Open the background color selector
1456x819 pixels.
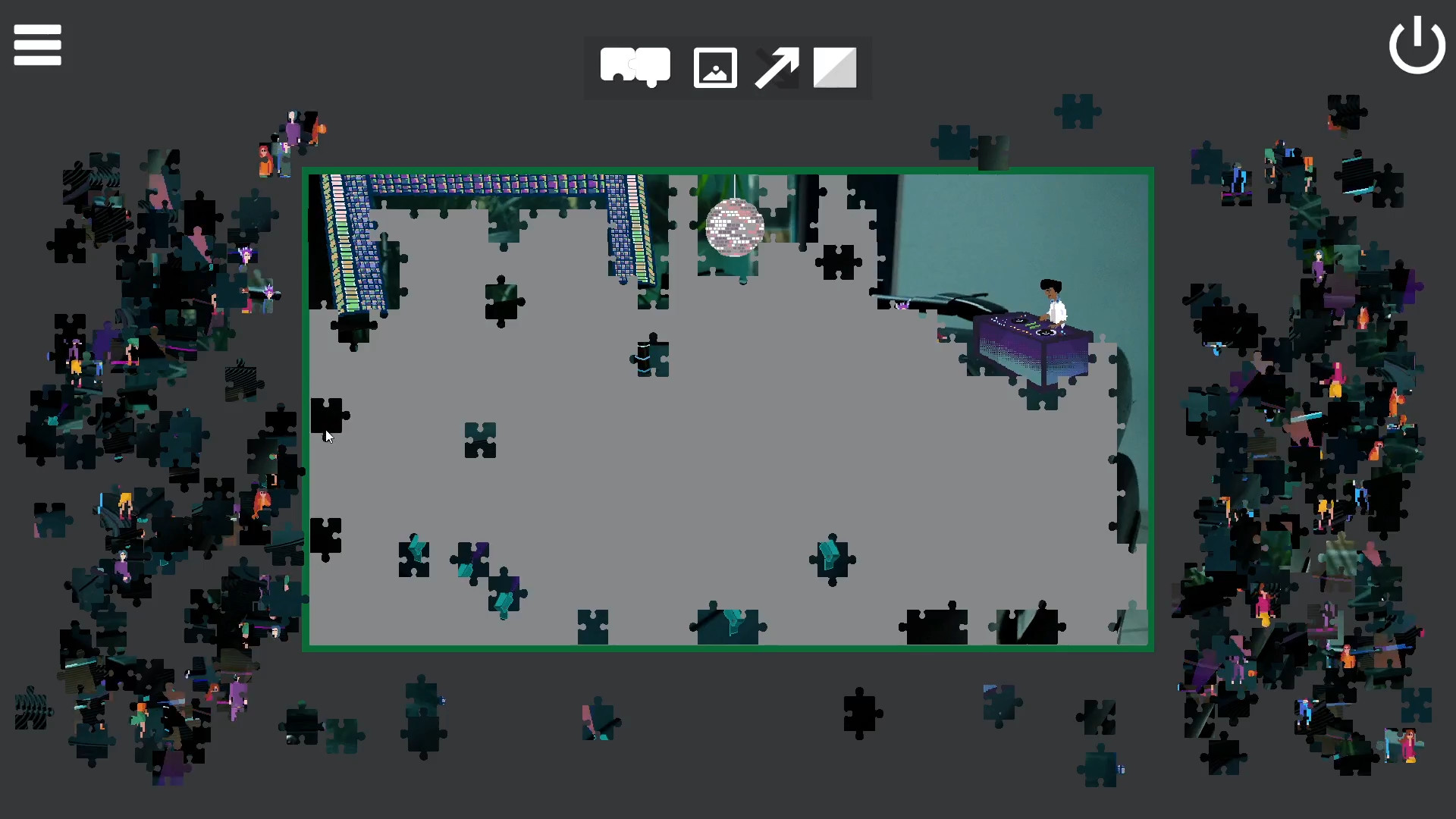[x=834, y=67]
